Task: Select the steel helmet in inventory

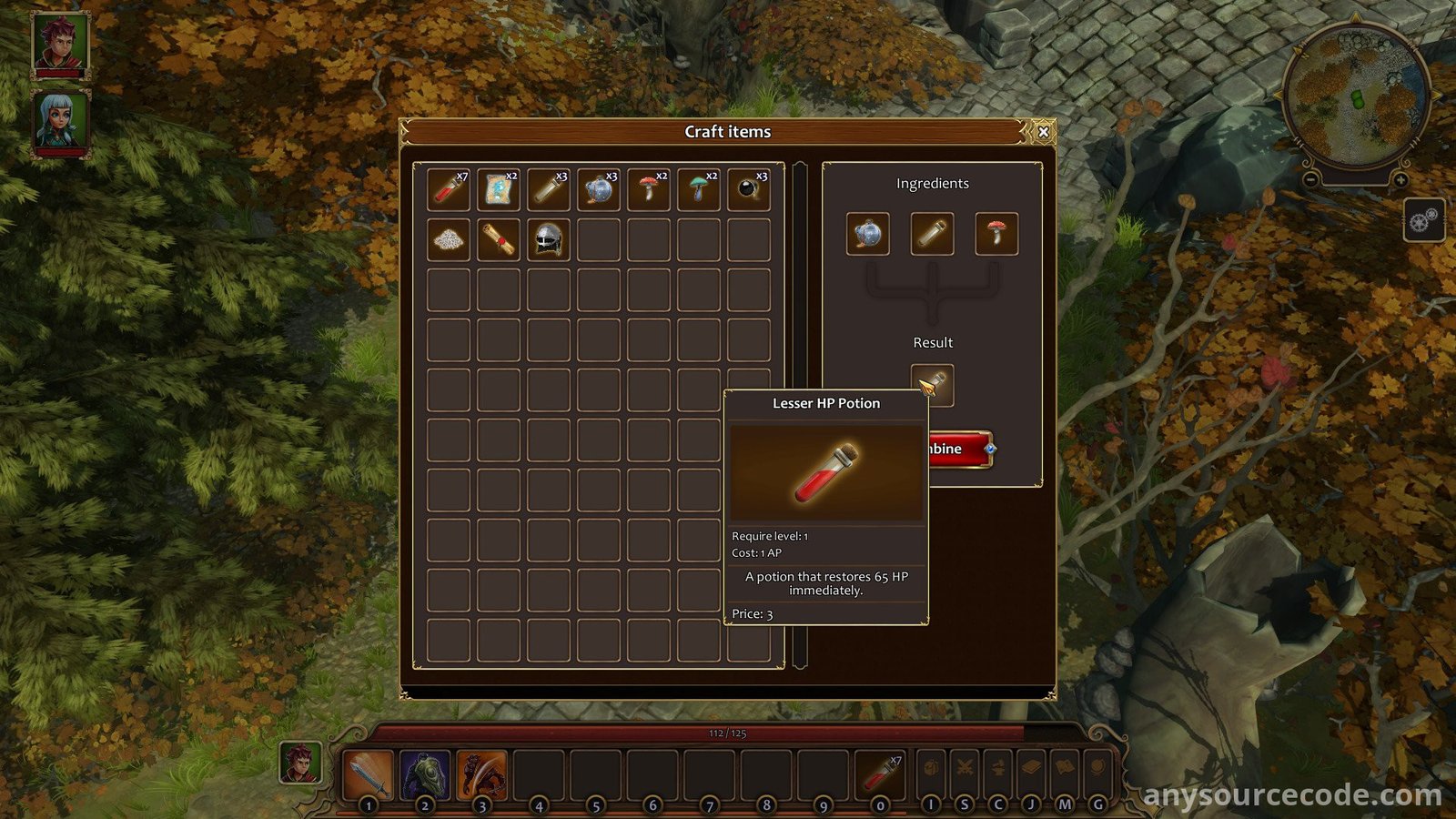Action: (x=549, y=239)
